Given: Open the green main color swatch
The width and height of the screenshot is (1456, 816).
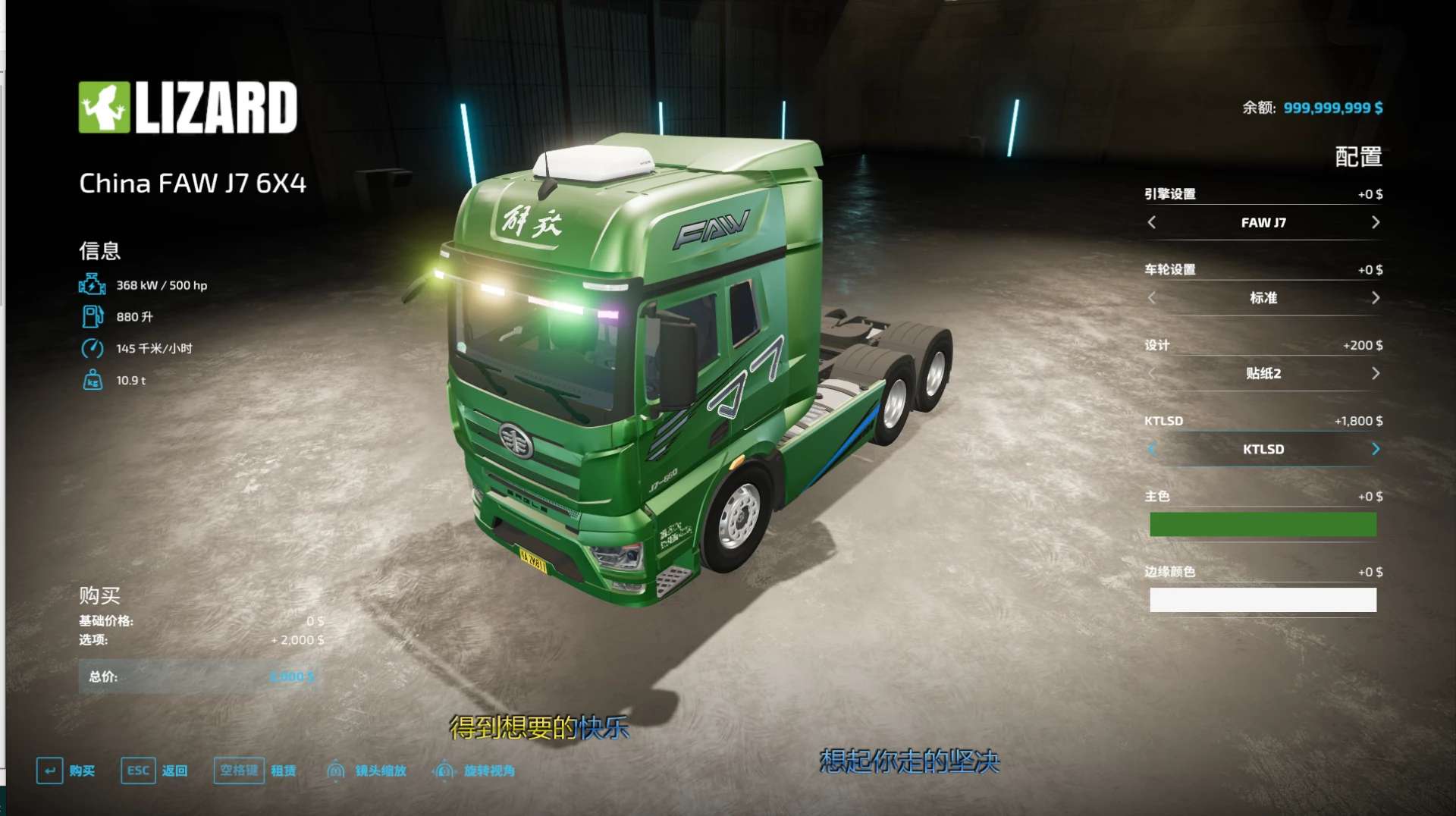Looking at the screenshot, I should point(1263,524).
